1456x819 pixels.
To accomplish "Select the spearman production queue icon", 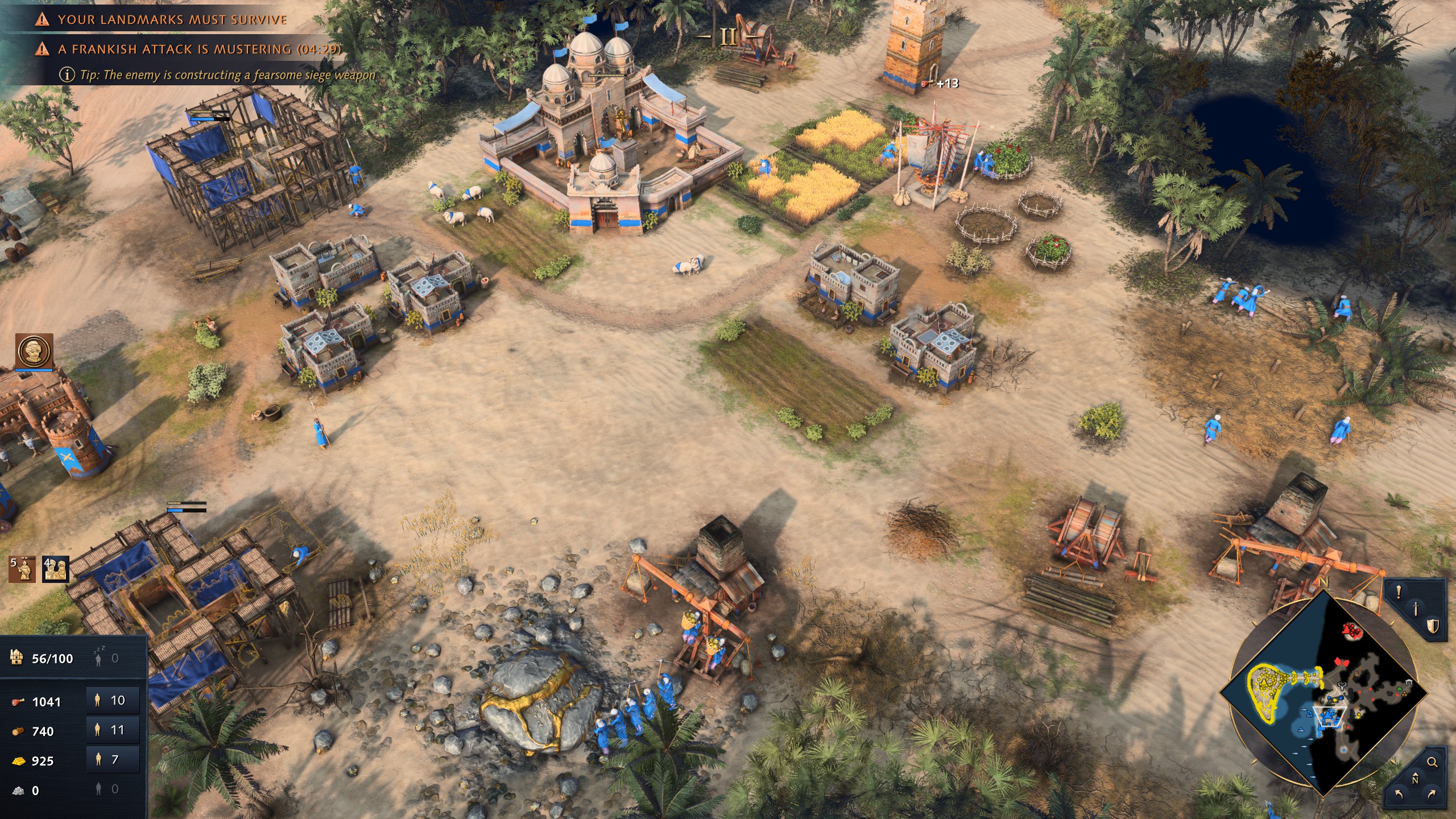I will (x=22, y=569).
